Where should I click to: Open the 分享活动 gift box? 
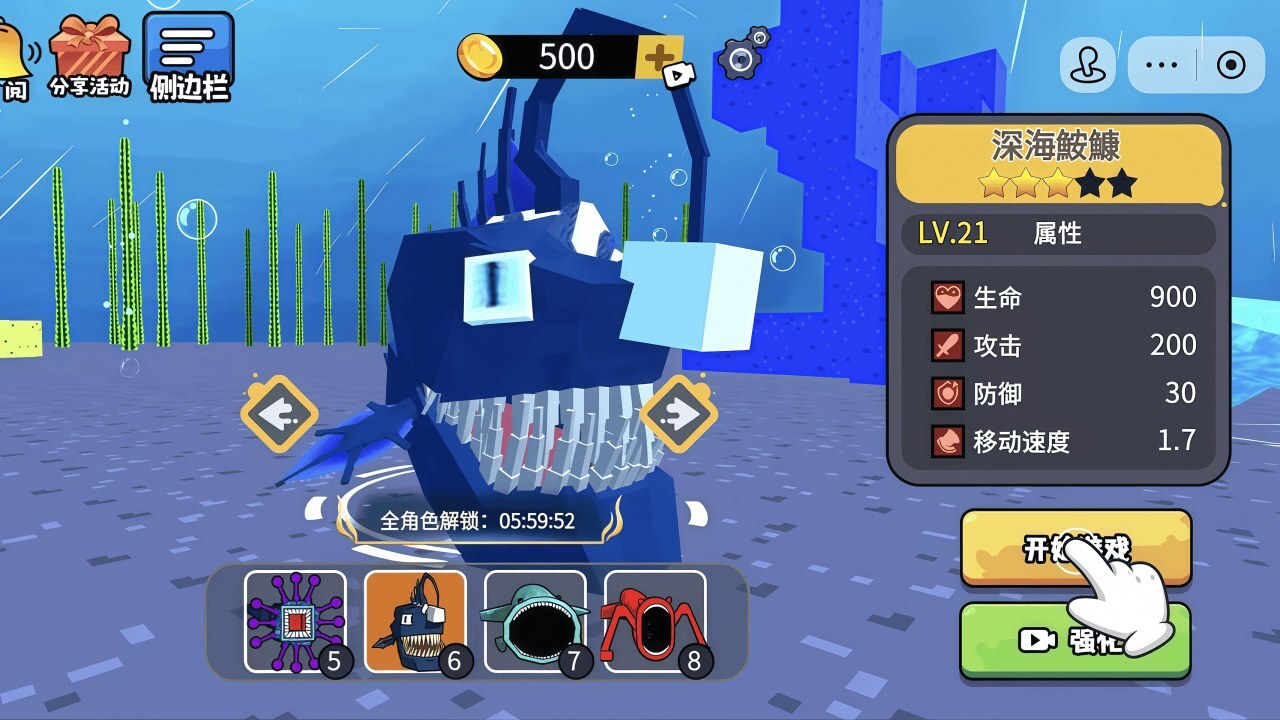point(90,55)
